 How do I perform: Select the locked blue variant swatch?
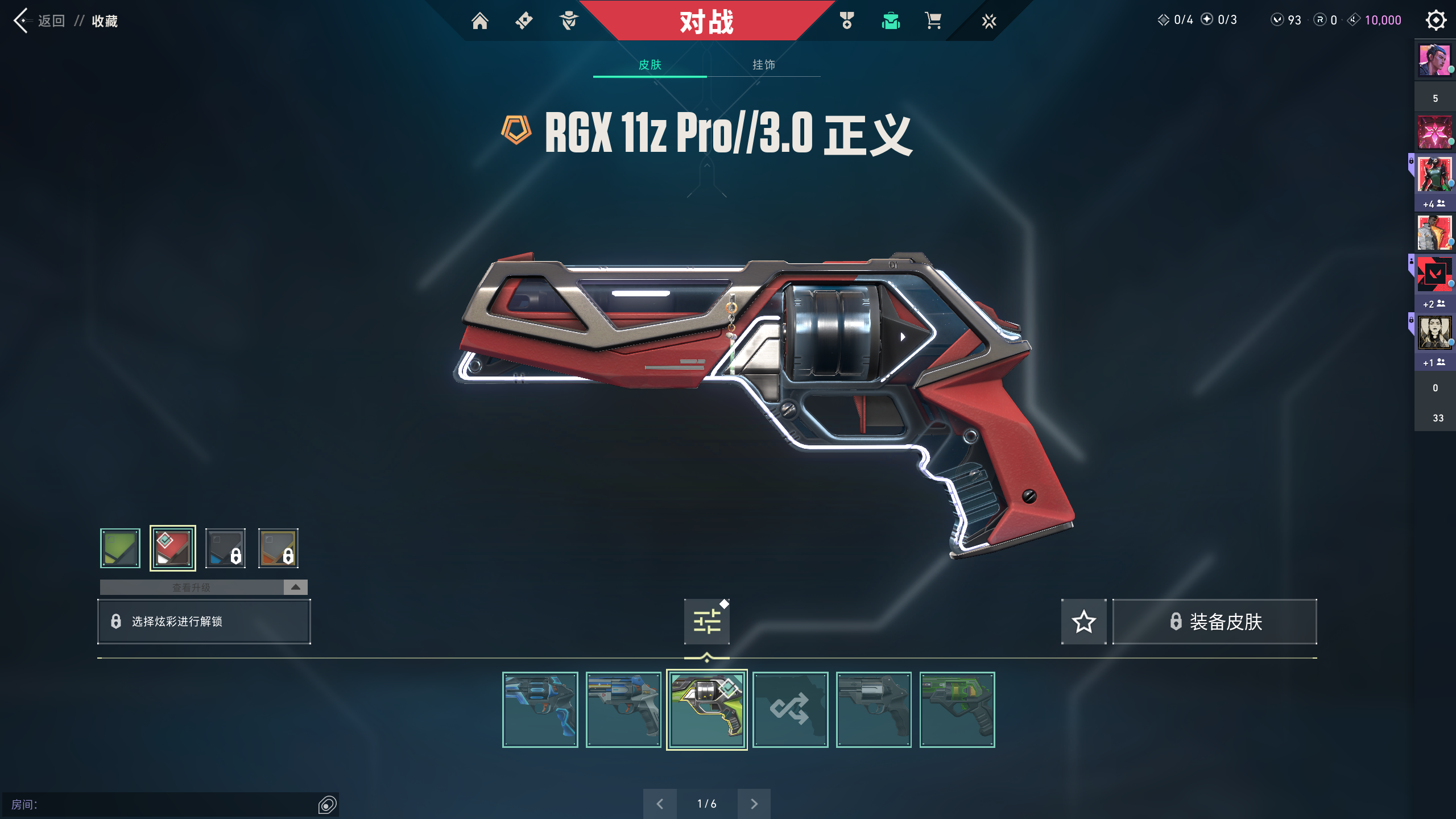(226, 548)
